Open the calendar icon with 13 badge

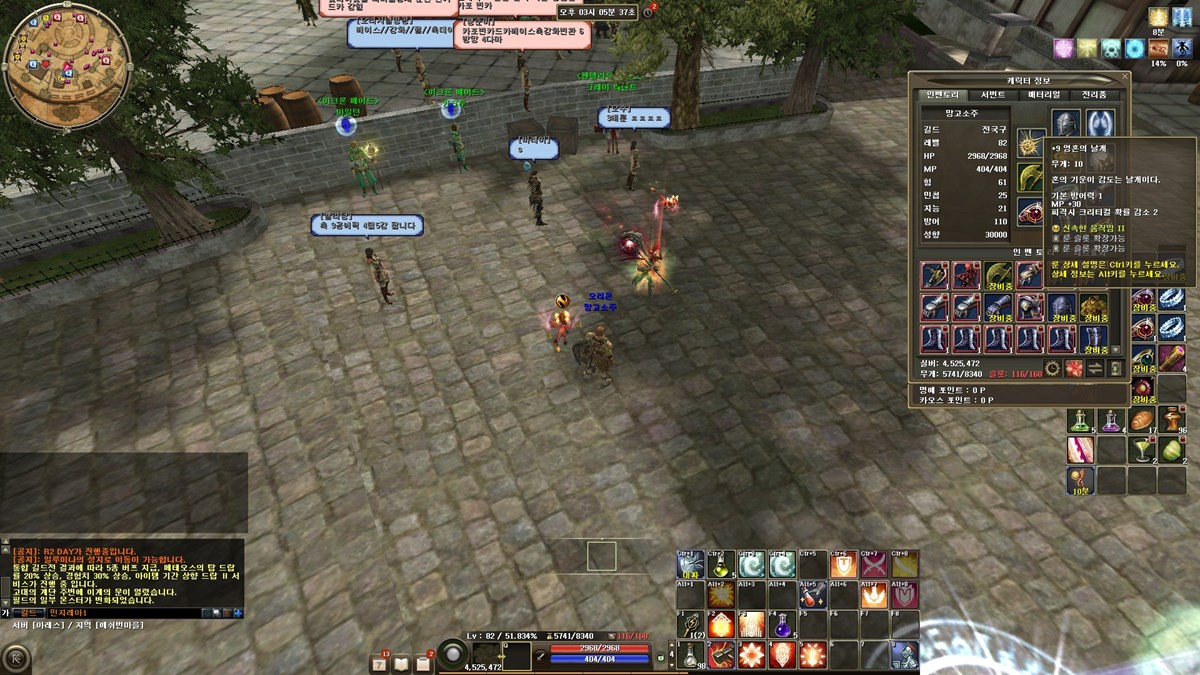tap(381, 663)
